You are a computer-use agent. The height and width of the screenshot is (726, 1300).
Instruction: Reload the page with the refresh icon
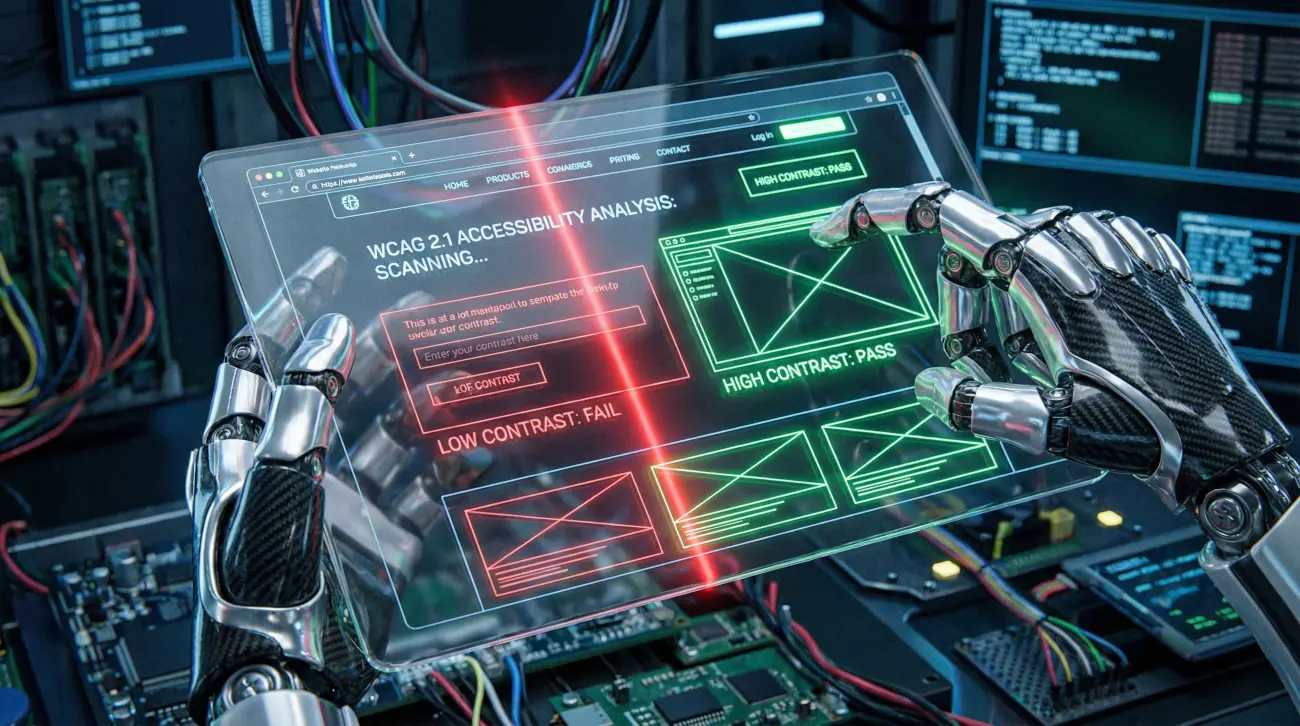pyautogui.click(x=294, y=189)
